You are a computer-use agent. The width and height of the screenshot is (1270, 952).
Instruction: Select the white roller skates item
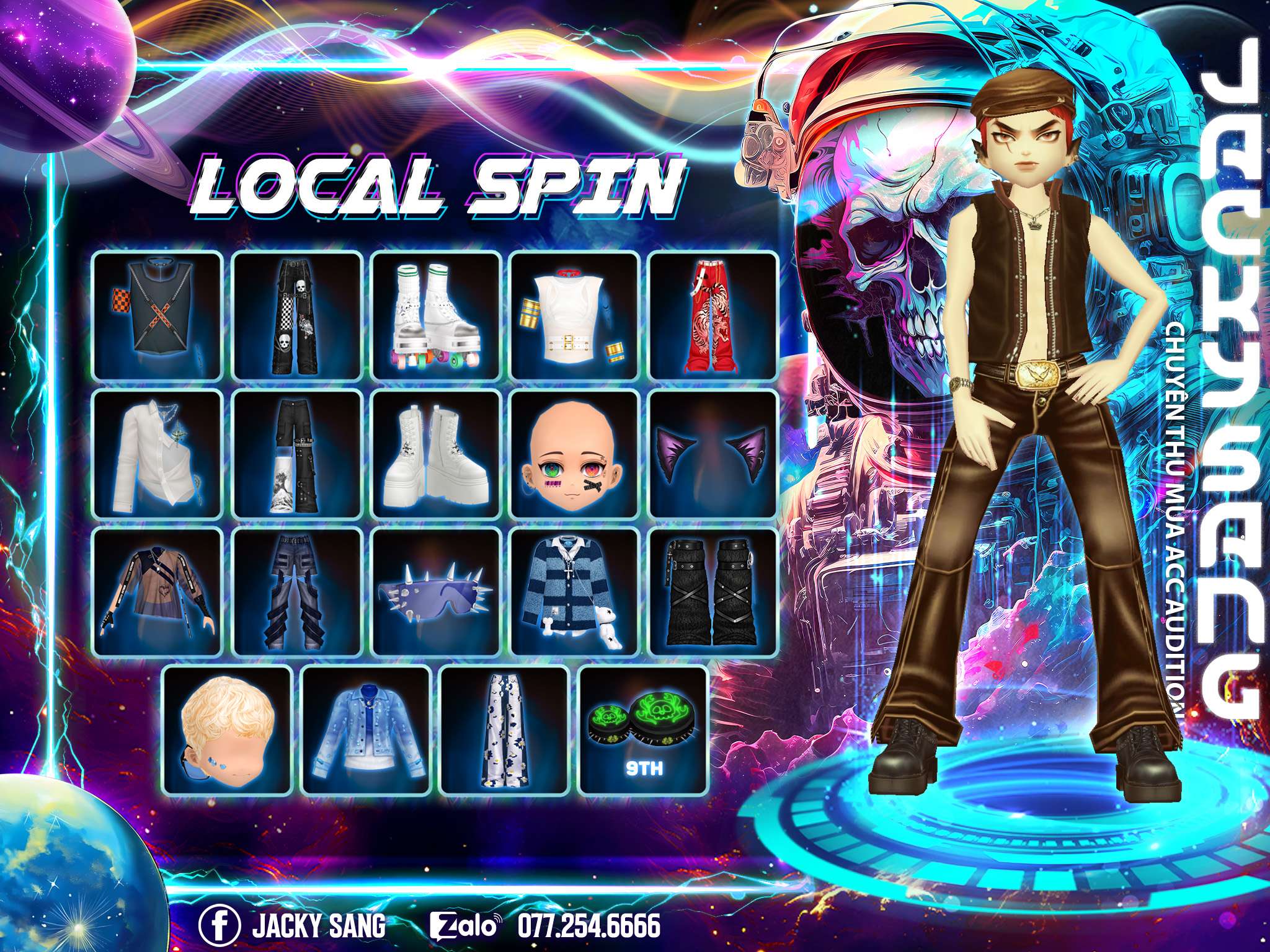[x=436, y=315]
